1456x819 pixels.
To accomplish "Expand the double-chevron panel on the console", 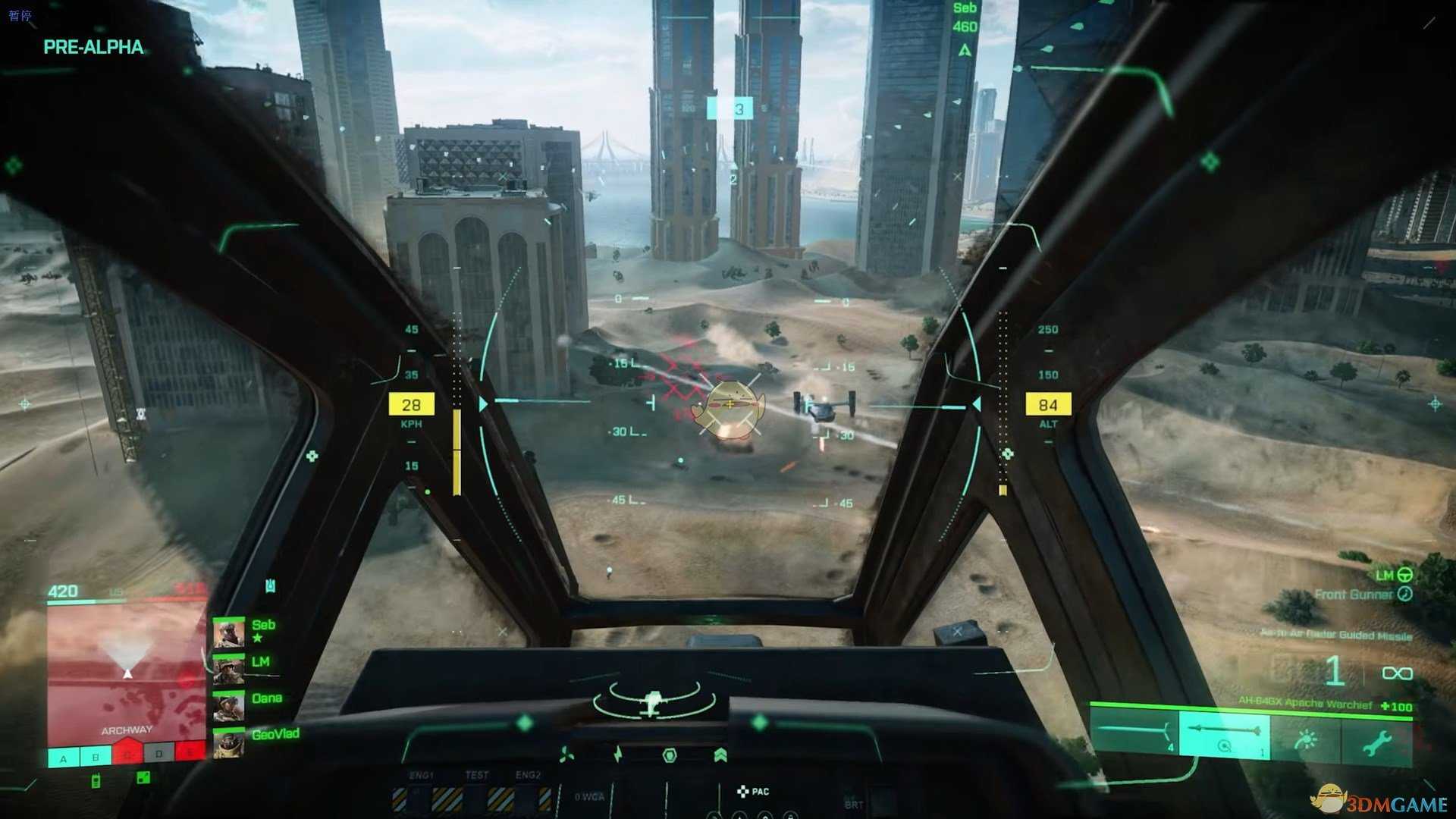I will [x=720, y=753].
